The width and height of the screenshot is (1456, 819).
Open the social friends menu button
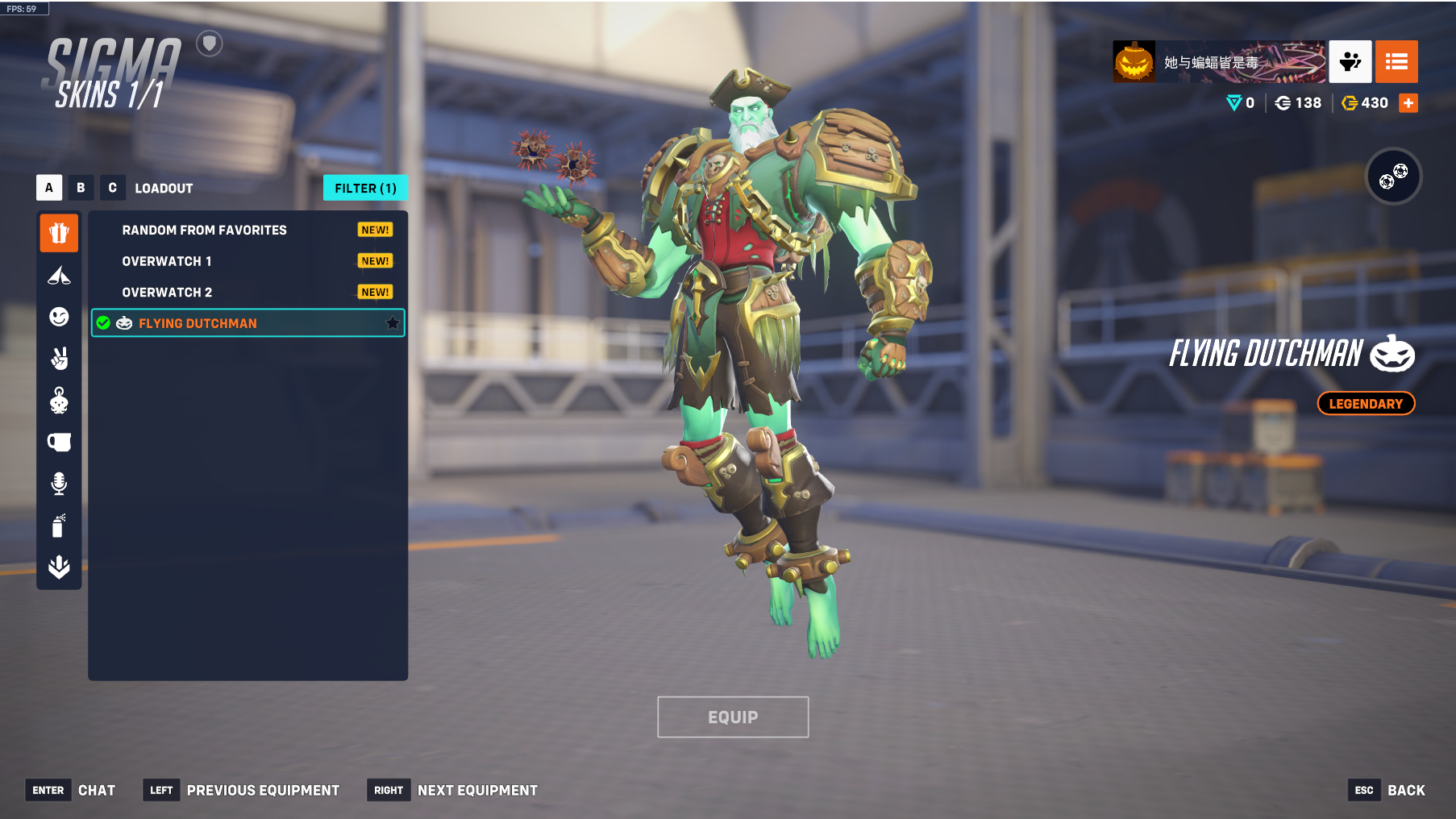tap(1350, 62)
